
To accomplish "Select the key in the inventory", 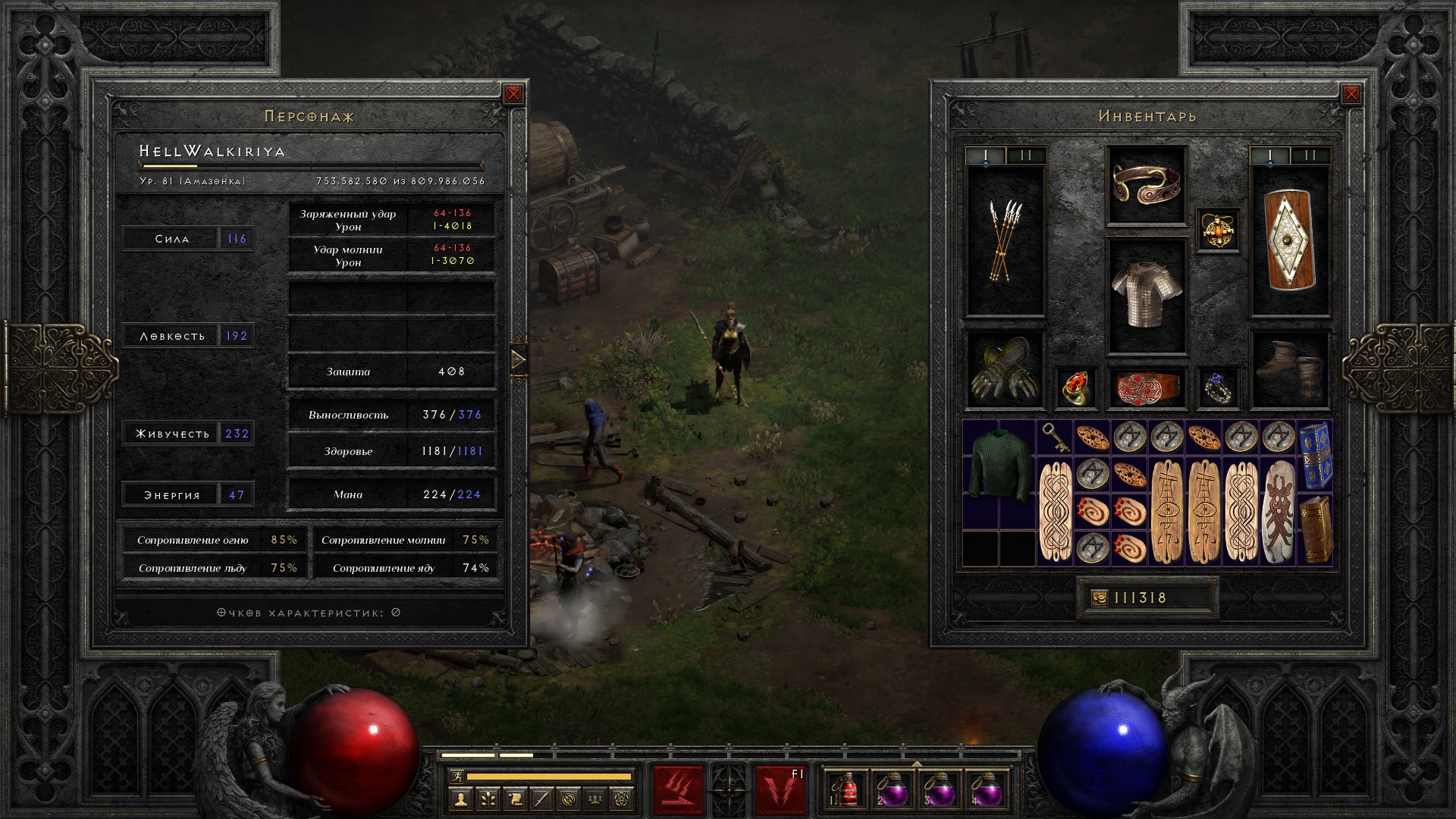I will pos(1055,438).
